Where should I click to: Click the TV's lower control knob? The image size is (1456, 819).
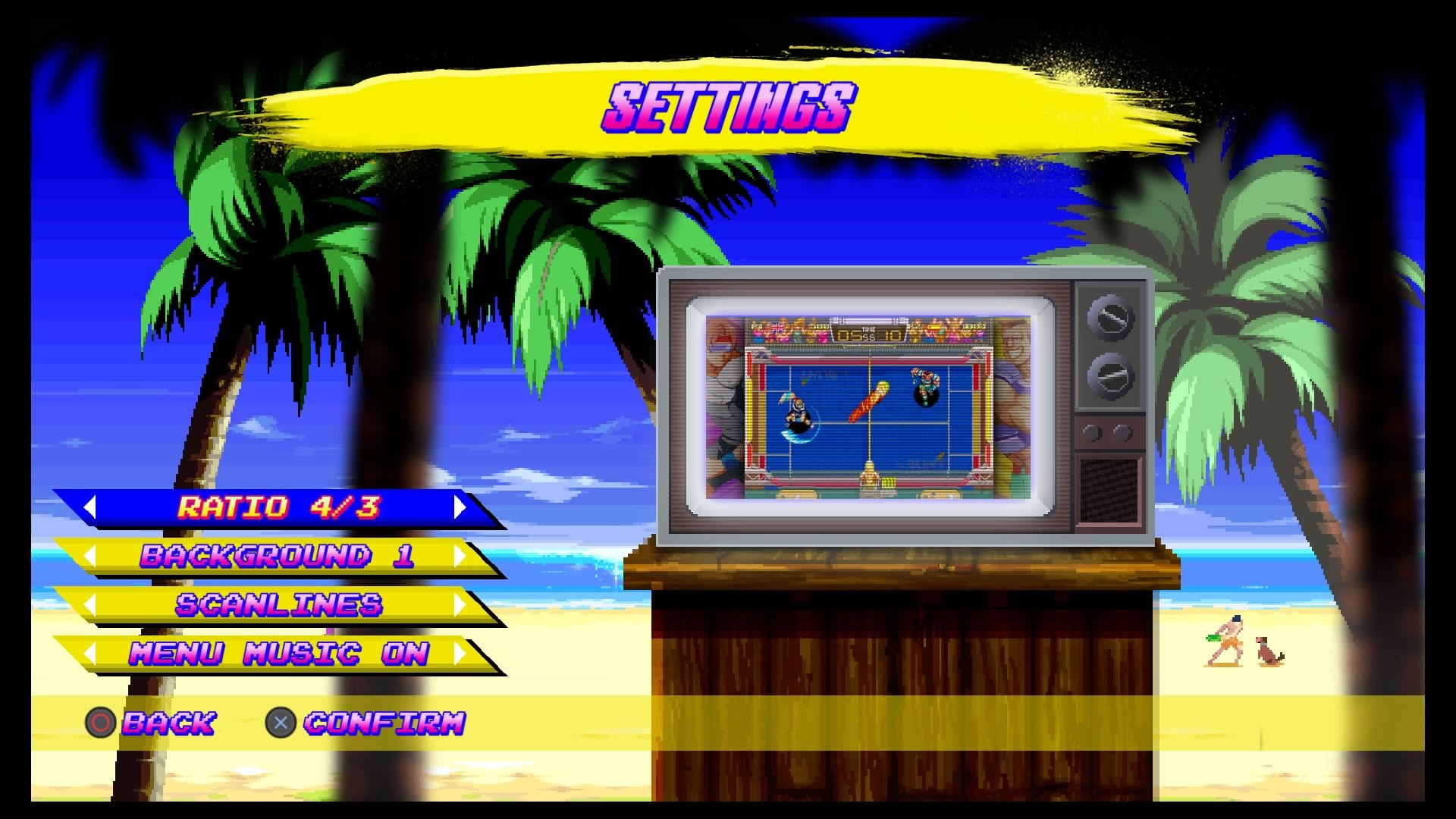(x=1110, y=375)
